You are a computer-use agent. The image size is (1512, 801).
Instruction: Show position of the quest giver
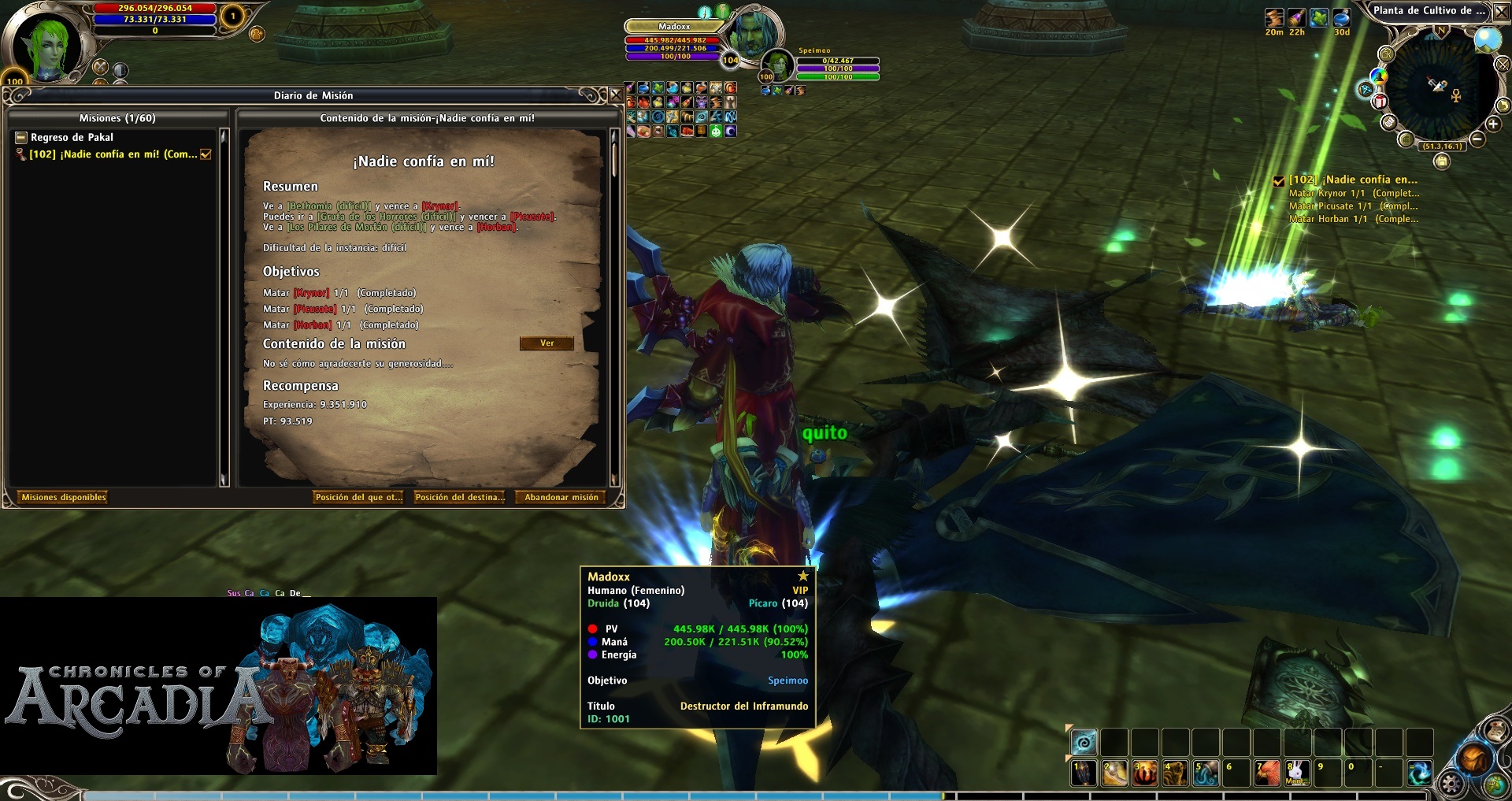pyautogui.click(x=358, y=497)
